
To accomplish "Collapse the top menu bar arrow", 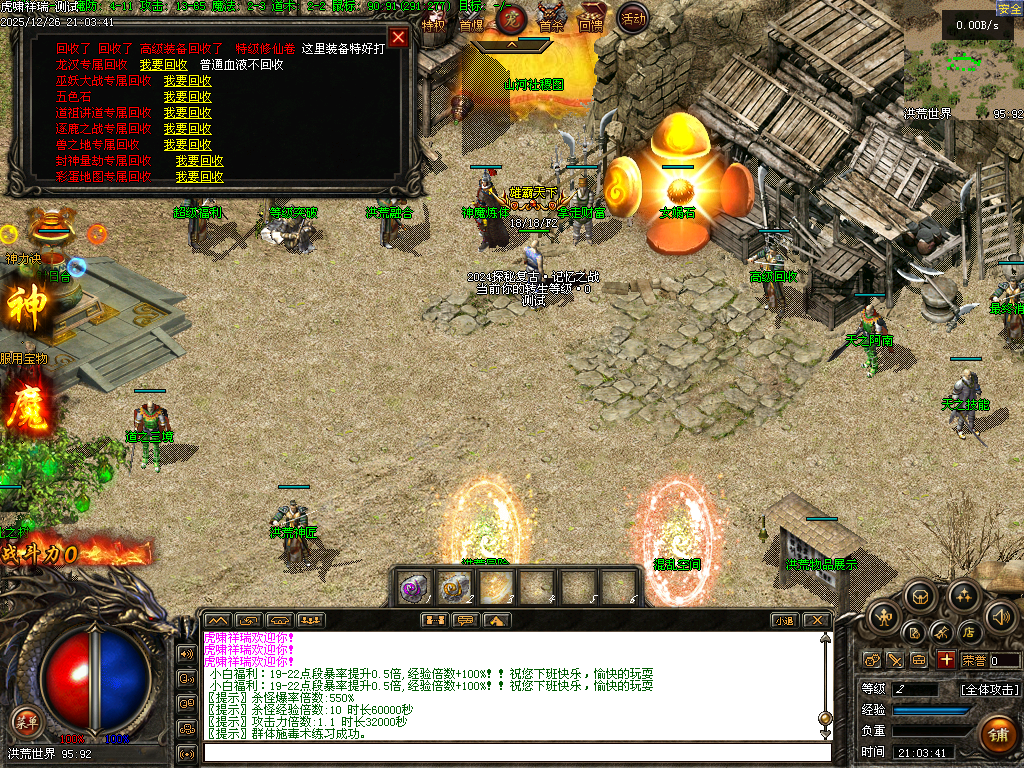I will (511, 44).
